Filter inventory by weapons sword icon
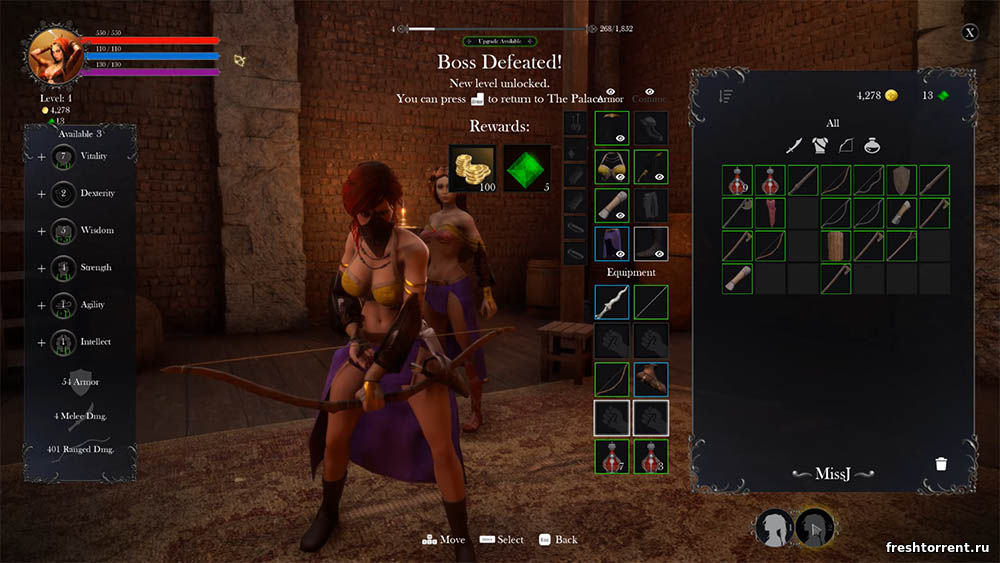The image size is (1000, 563). 794,146
